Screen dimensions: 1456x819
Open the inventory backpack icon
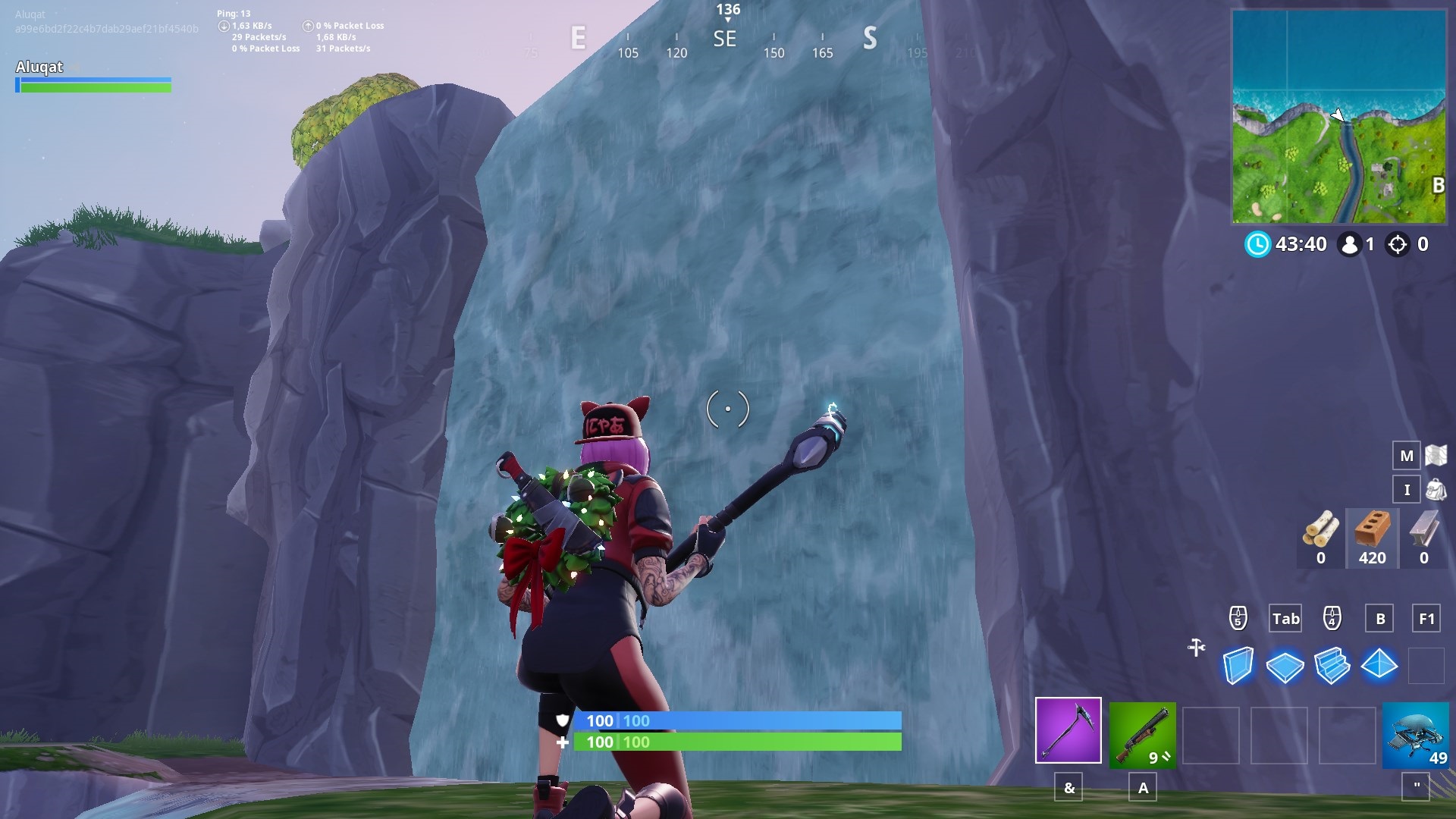tap(1436, 489)
